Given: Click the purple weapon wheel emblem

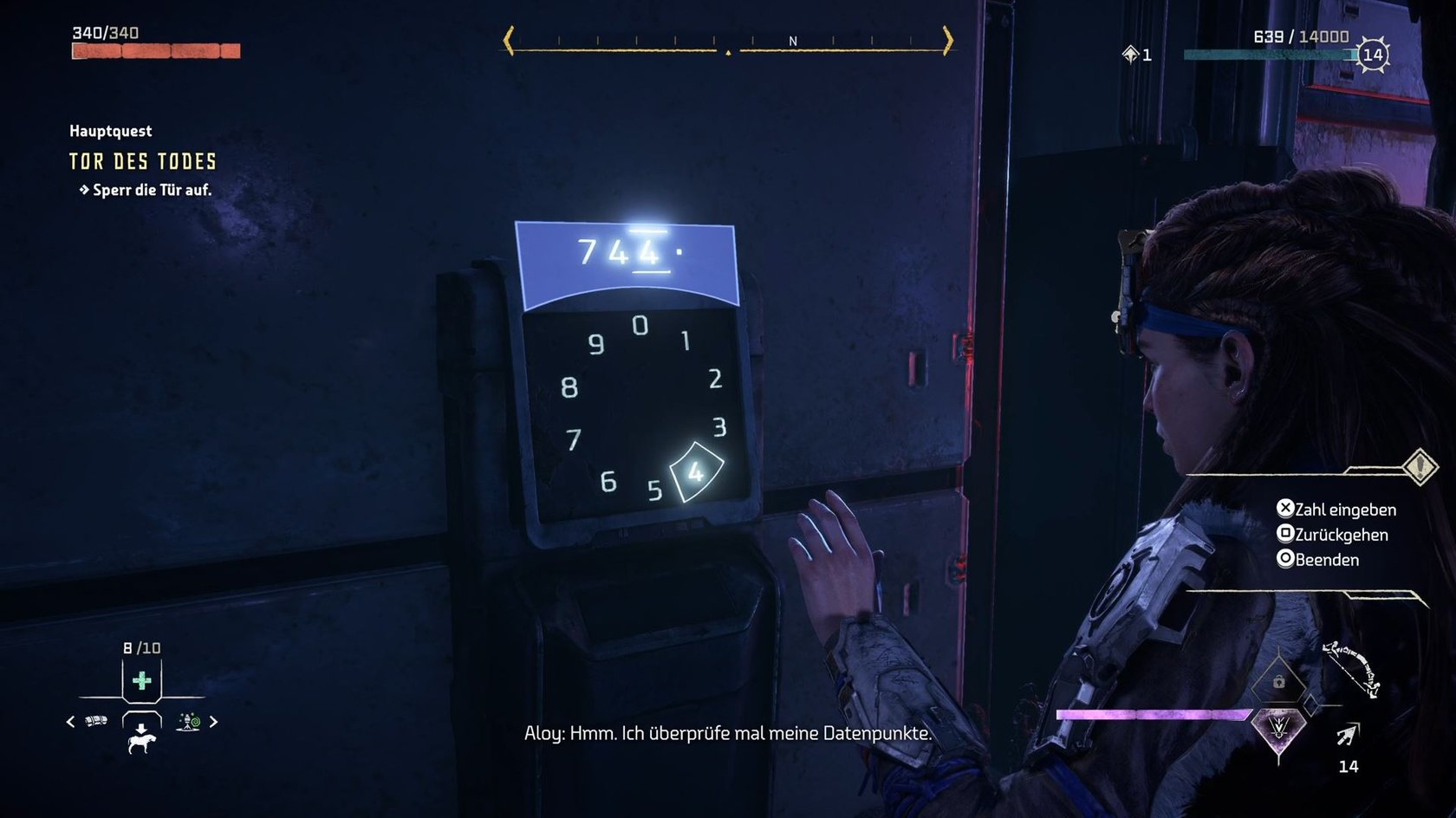Looking at the screenshot, I should tap(1278, 727).
